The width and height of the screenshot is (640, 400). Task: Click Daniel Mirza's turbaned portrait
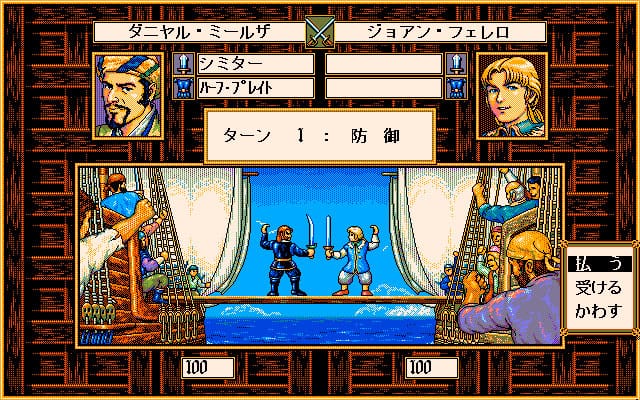coord(133,95)
